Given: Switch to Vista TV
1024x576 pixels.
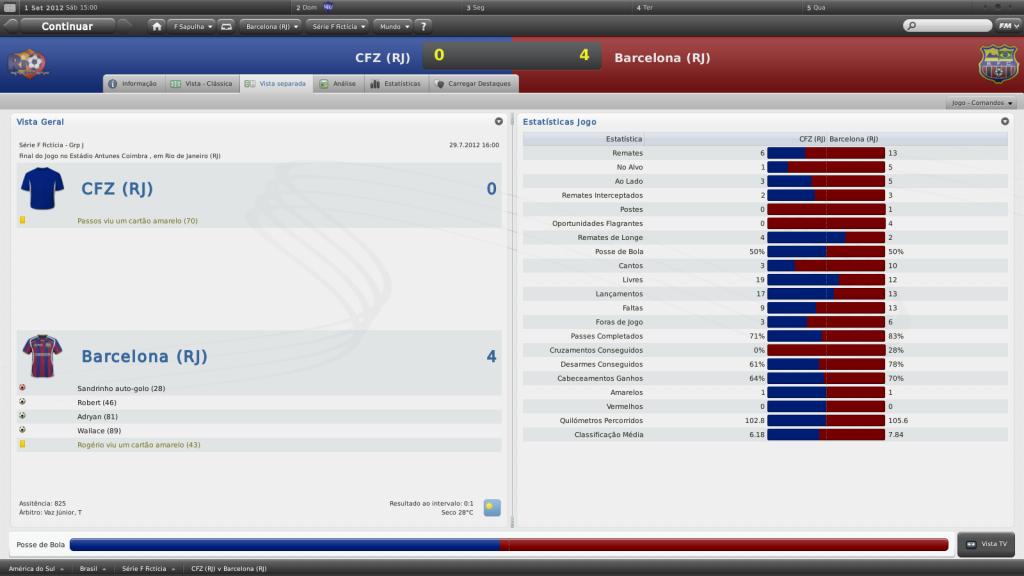Looking at the screenshot, I should click(986, 544).
